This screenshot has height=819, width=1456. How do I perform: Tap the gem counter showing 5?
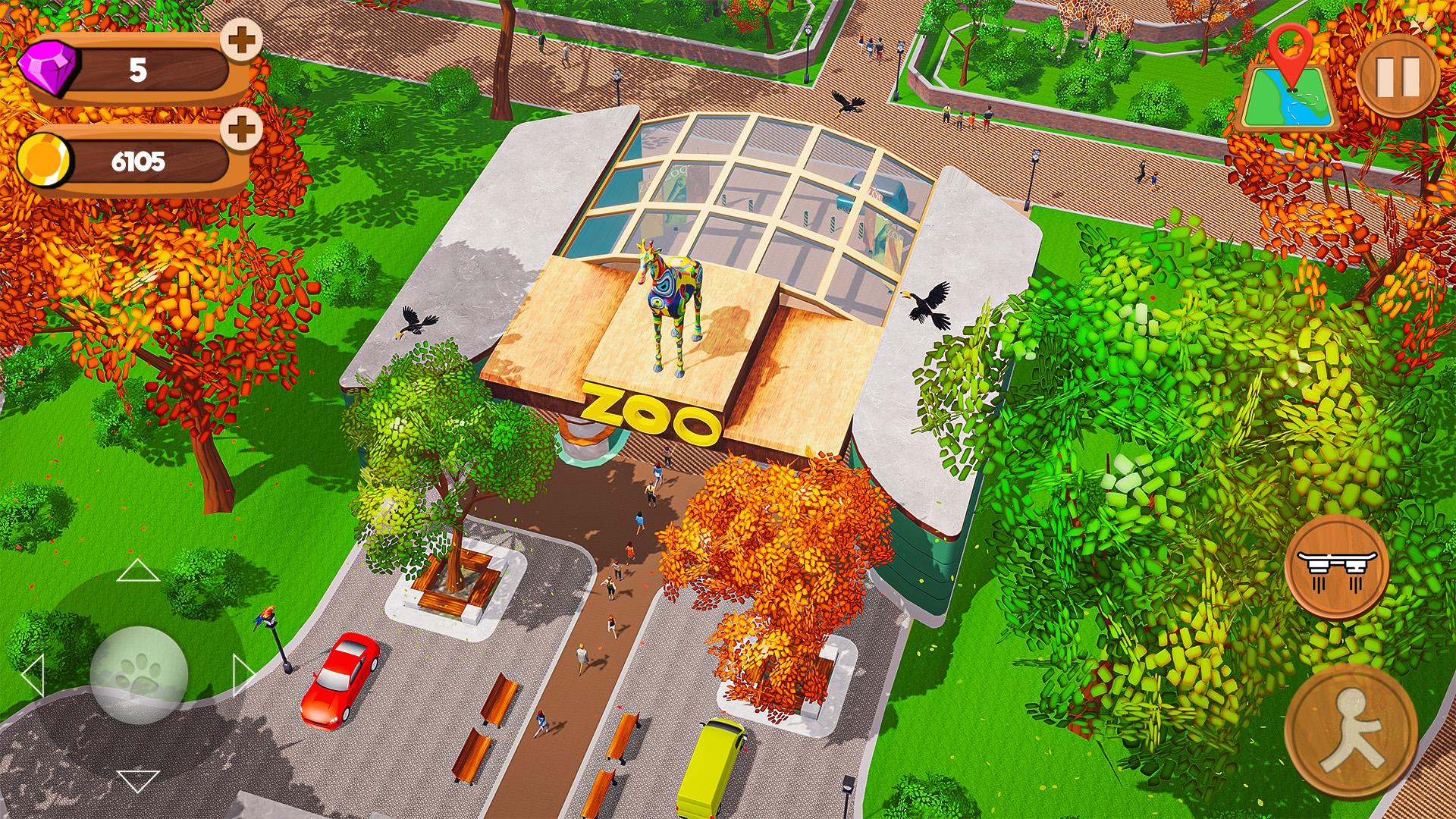click(140, 70)
